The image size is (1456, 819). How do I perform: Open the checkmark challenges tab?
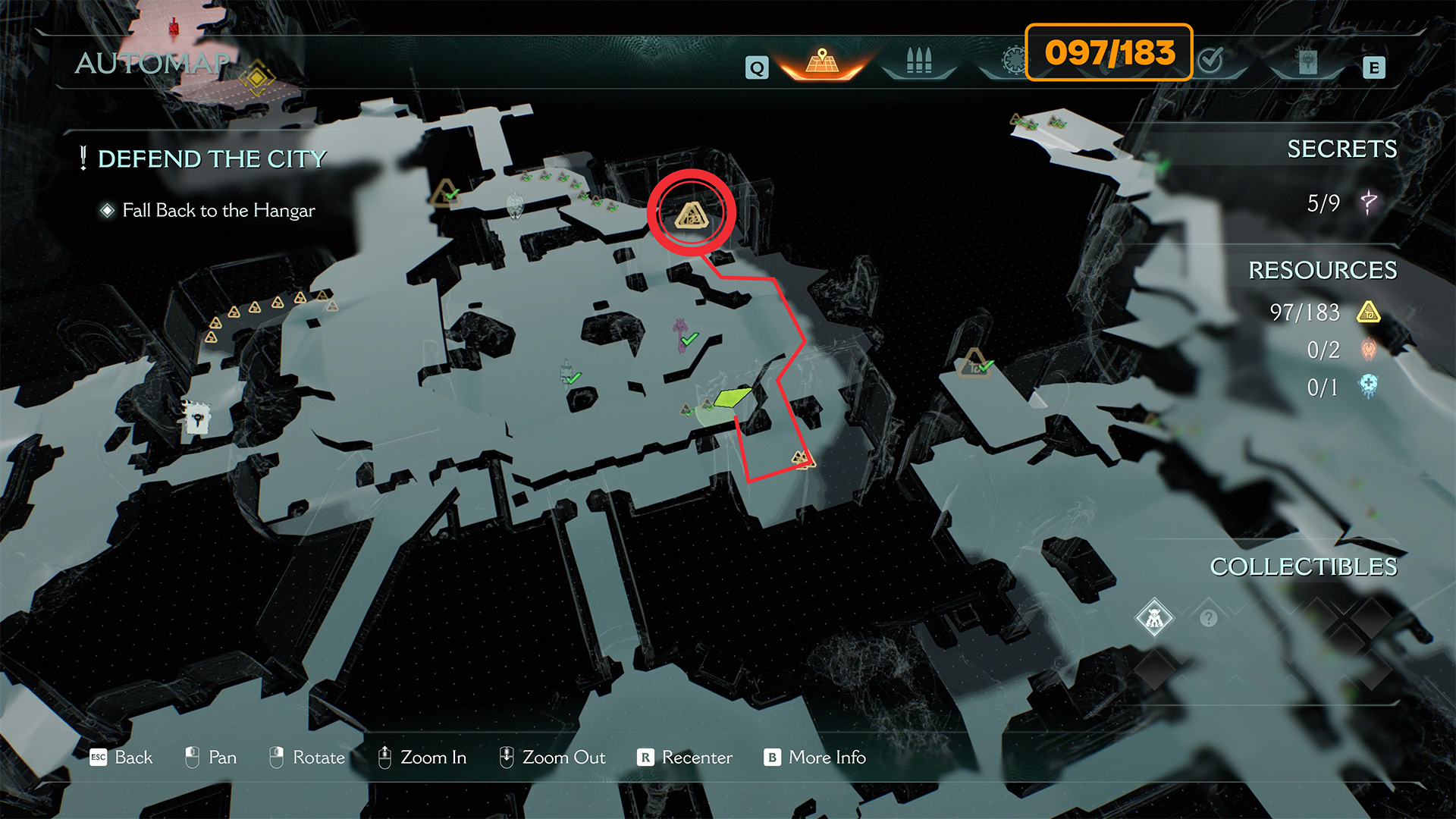point(1211,60)
